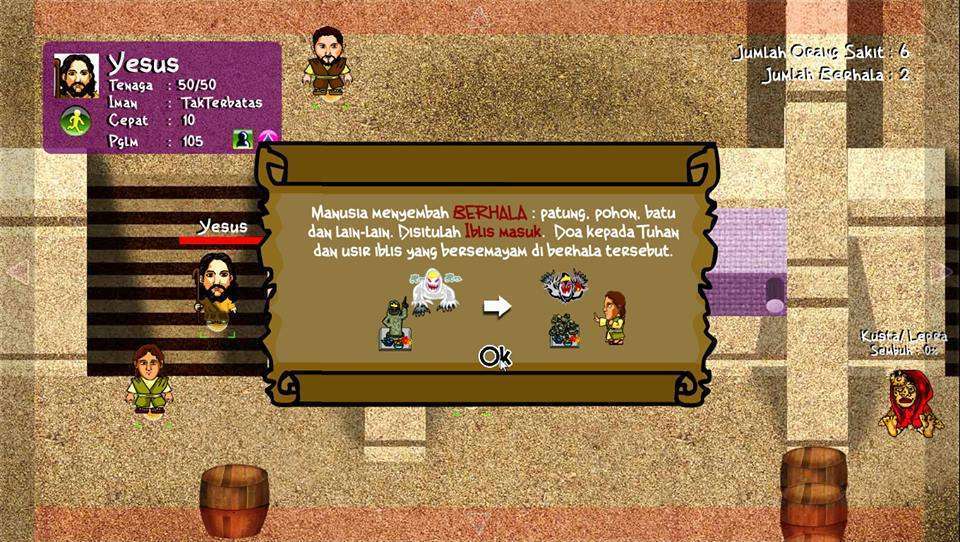
Task: Click the green running figure icon
Action: coord(75,122)
